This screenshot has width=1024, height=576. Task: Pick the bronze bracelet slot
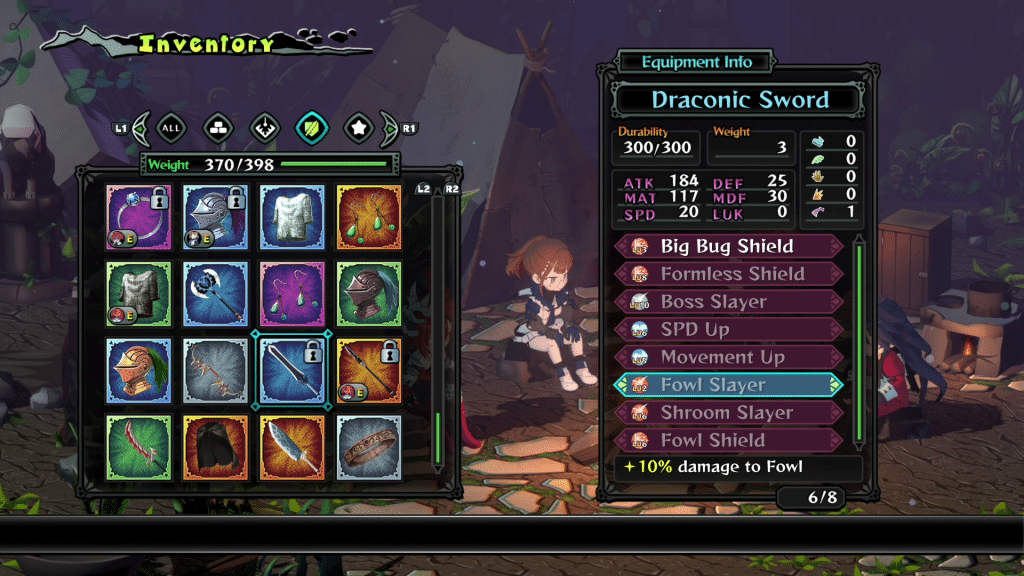click(369, 446)
